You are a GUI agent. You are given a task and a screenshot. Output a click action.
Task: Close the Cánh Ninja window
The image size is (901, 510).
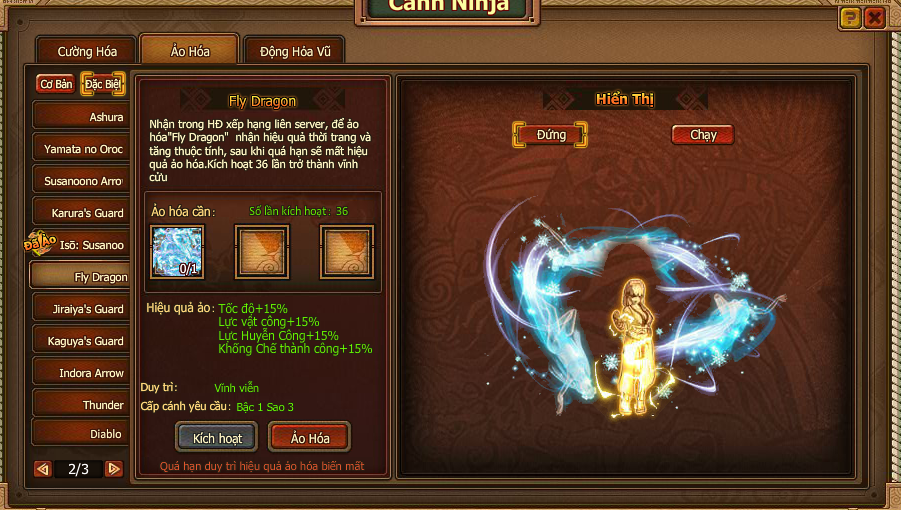874,17
